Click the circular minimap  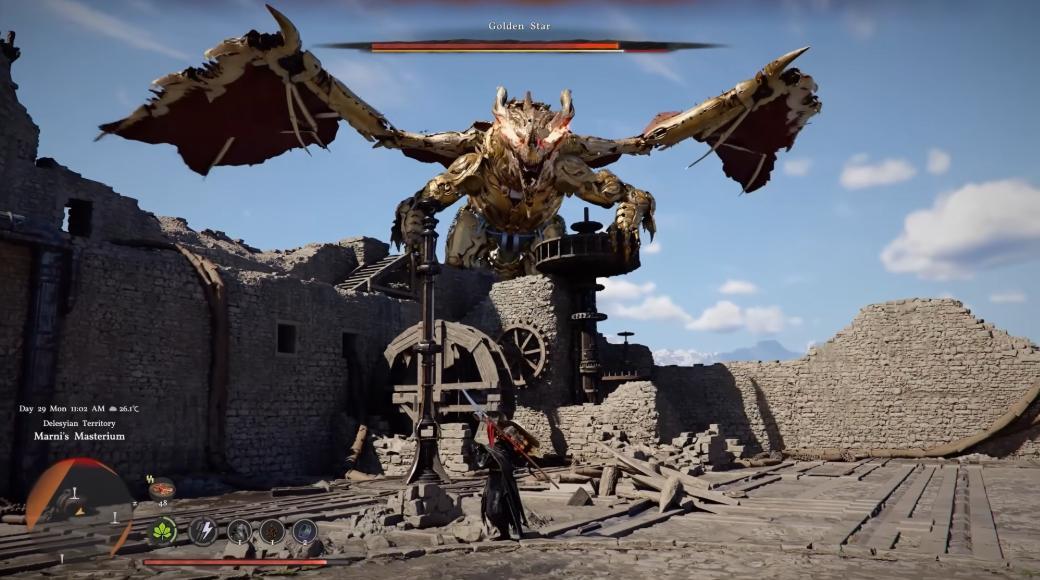click(78, 506)
